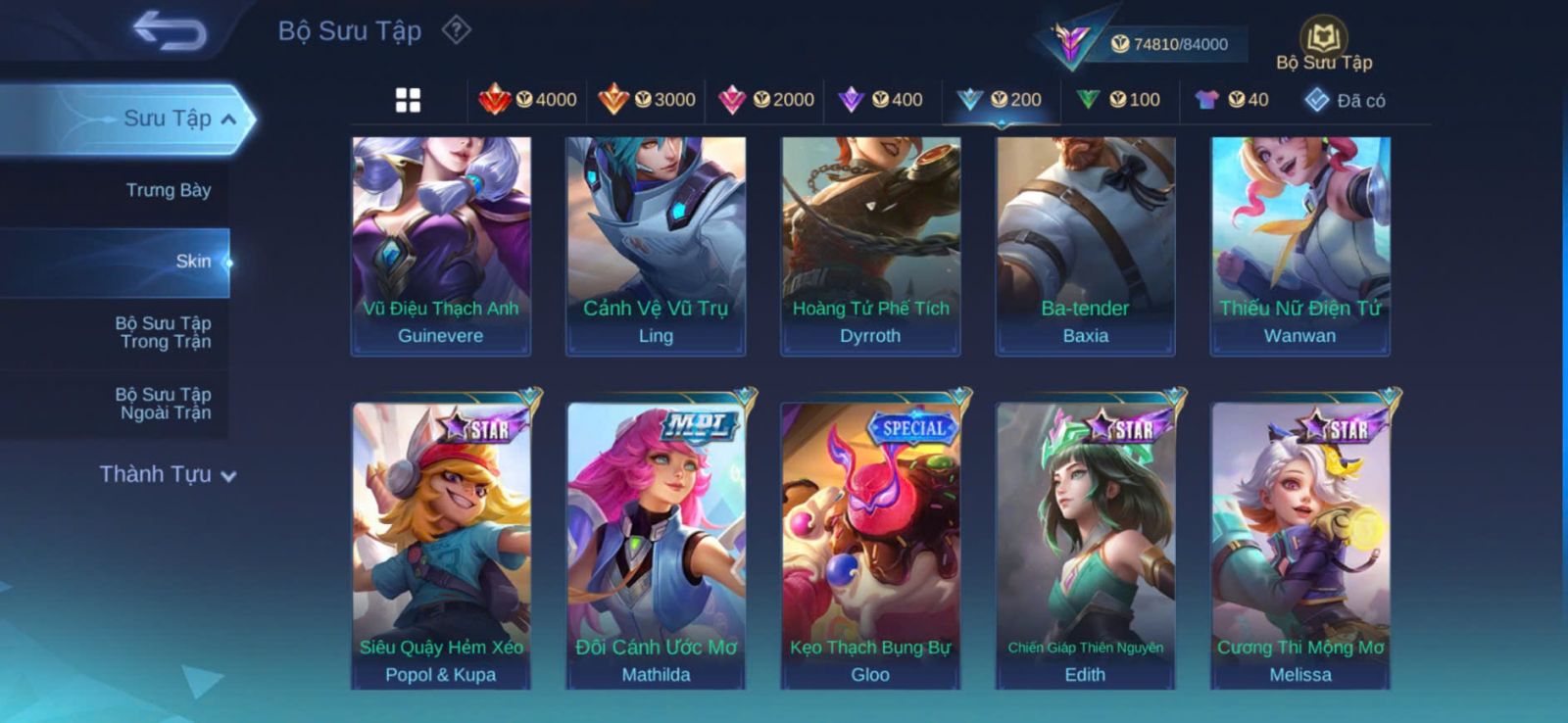Select Popol & Kupa's Siêu Quậy Hẻm Xéo skin
The width and height of the screenshot is (1568, 723).
point(441,545)
